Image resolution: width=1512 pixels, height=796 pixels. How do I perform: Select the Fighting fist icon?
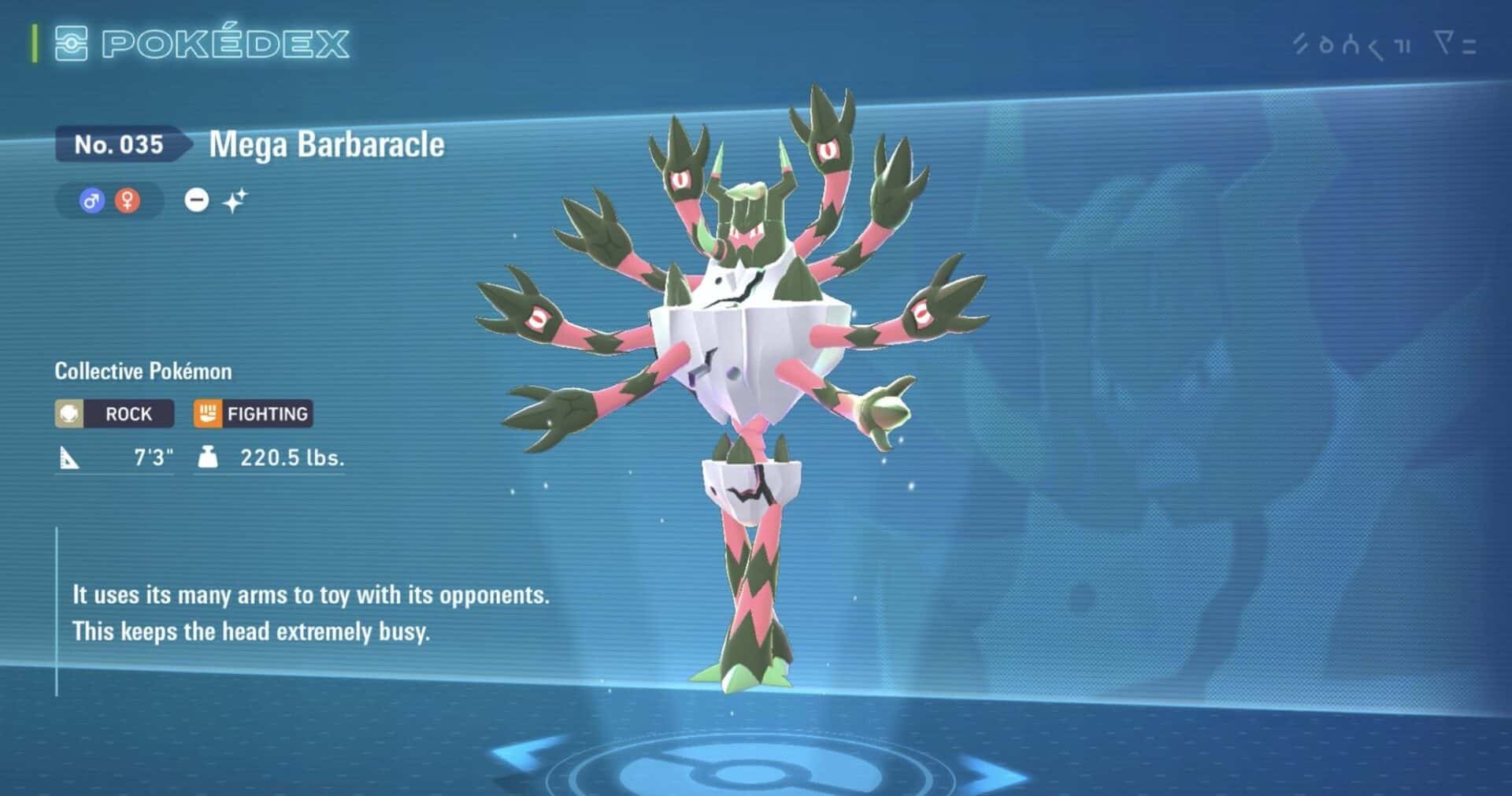pos(206,413)
